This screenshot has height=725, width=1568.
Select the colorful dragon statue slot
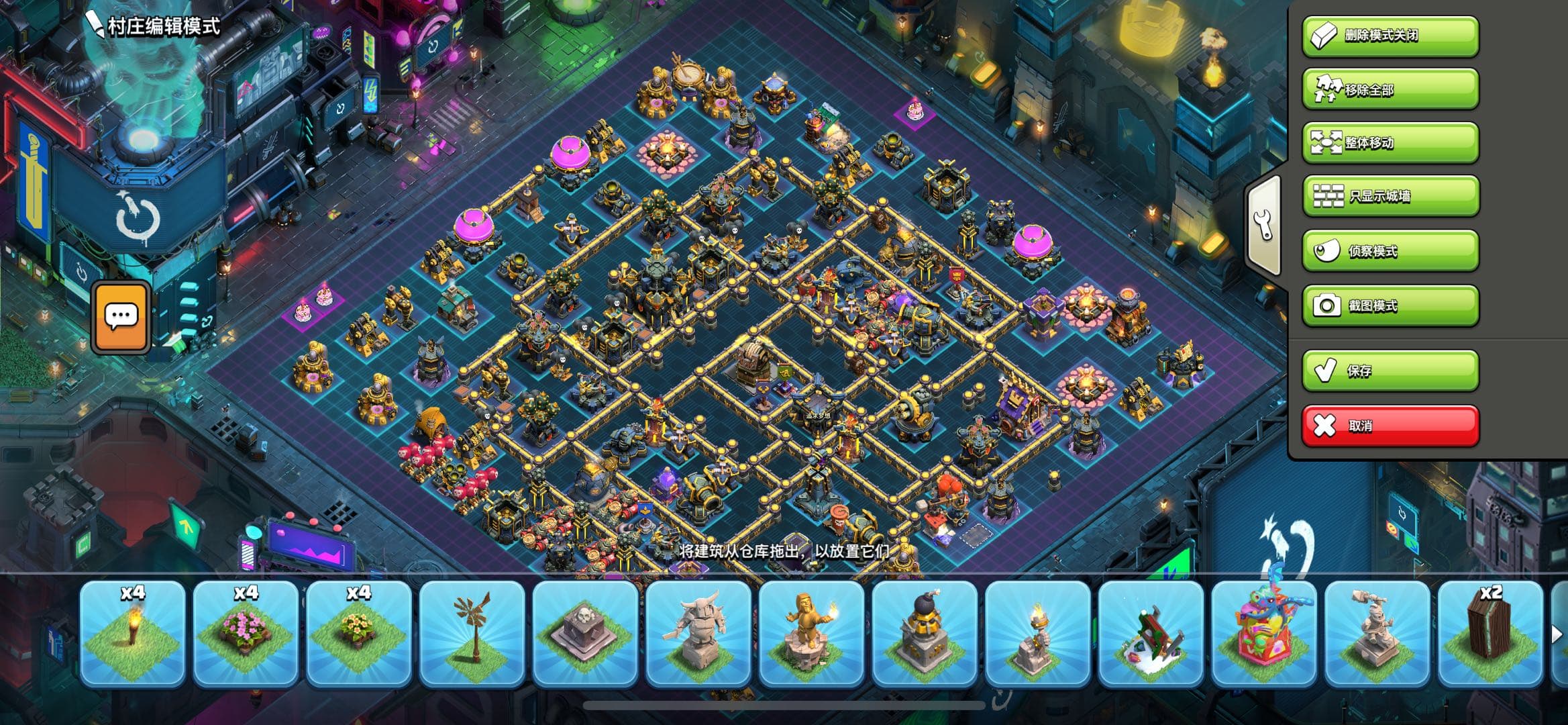click(1263, 634)
